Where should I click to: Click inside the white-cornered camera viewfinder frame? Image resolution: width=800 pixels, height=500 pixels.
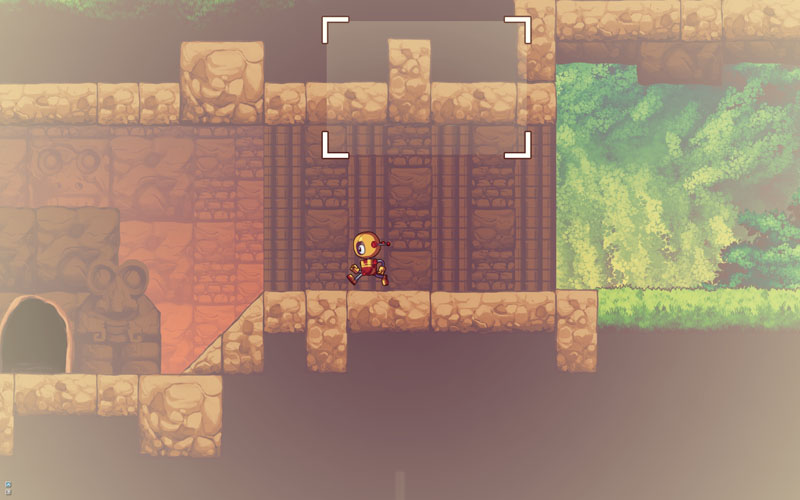tap(426, 87)
